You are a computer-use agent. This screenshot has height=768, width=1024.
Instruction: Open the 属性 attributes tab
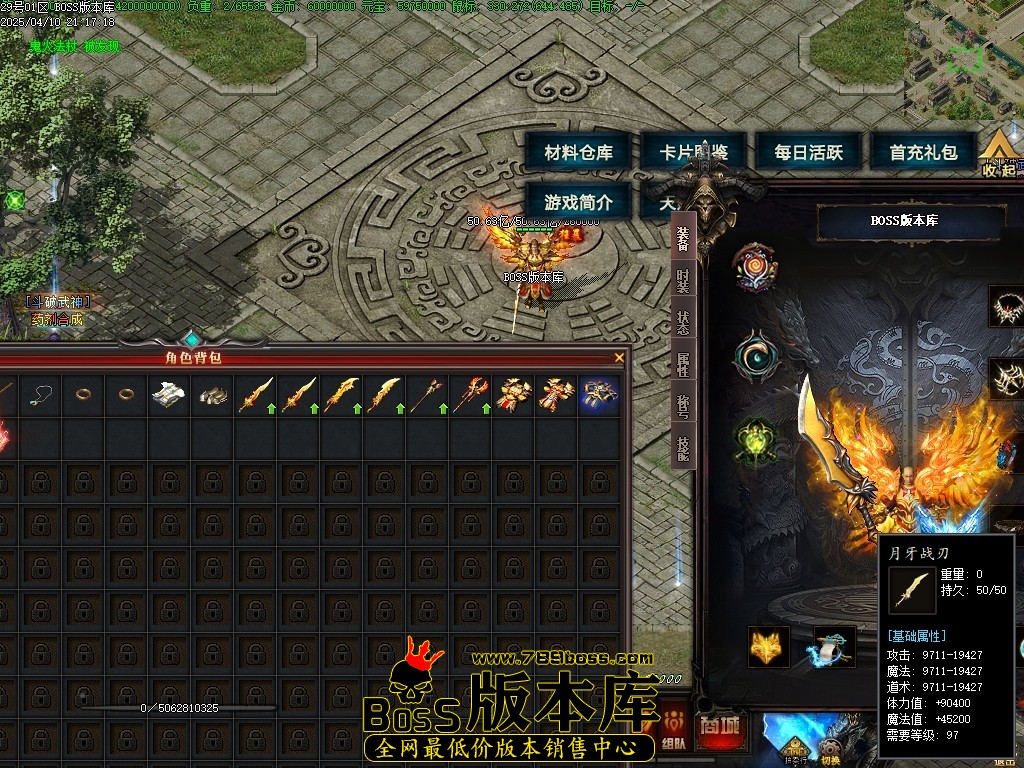683,365
